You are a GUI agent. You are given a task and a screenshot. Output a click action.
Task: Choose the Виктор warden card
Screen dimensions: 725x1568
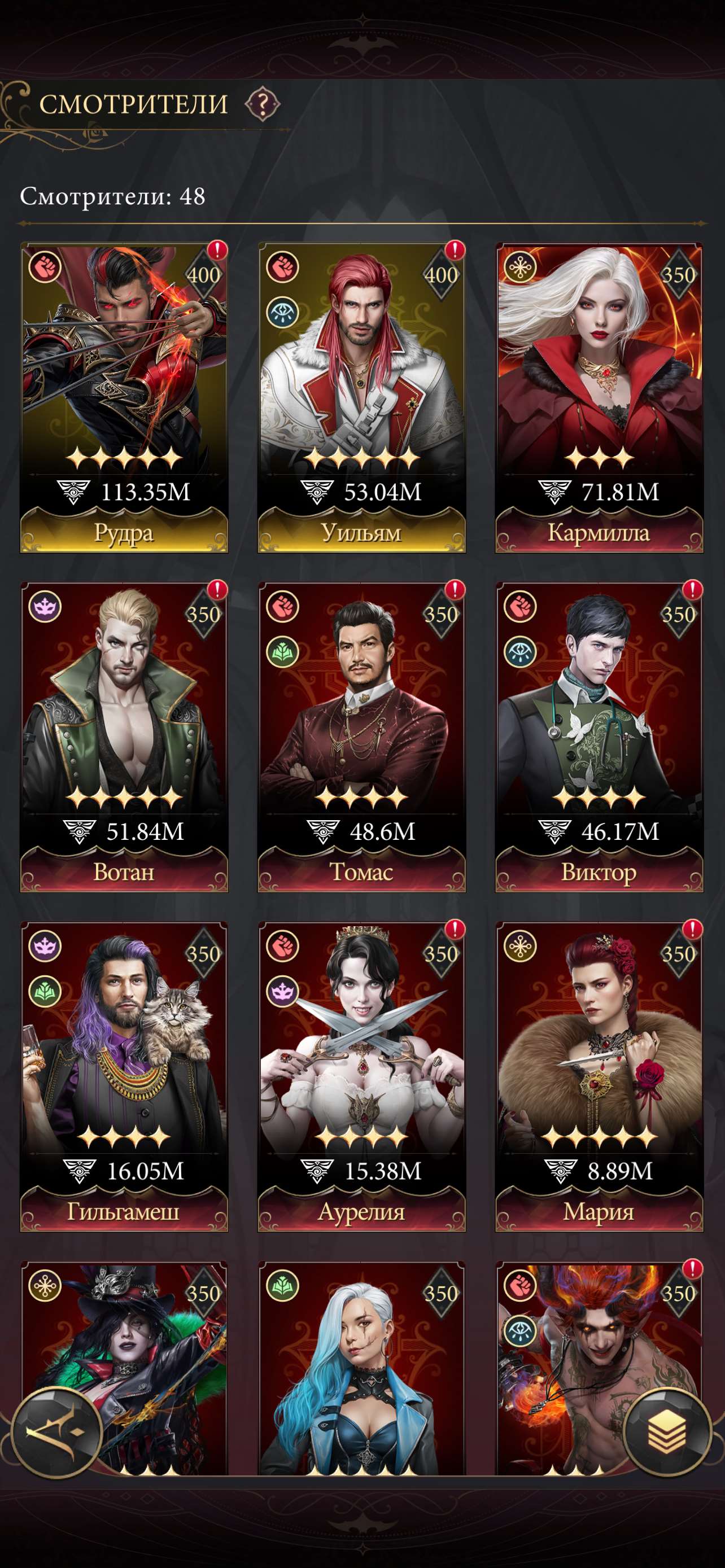pyautogui.click(x=599, y=737)
